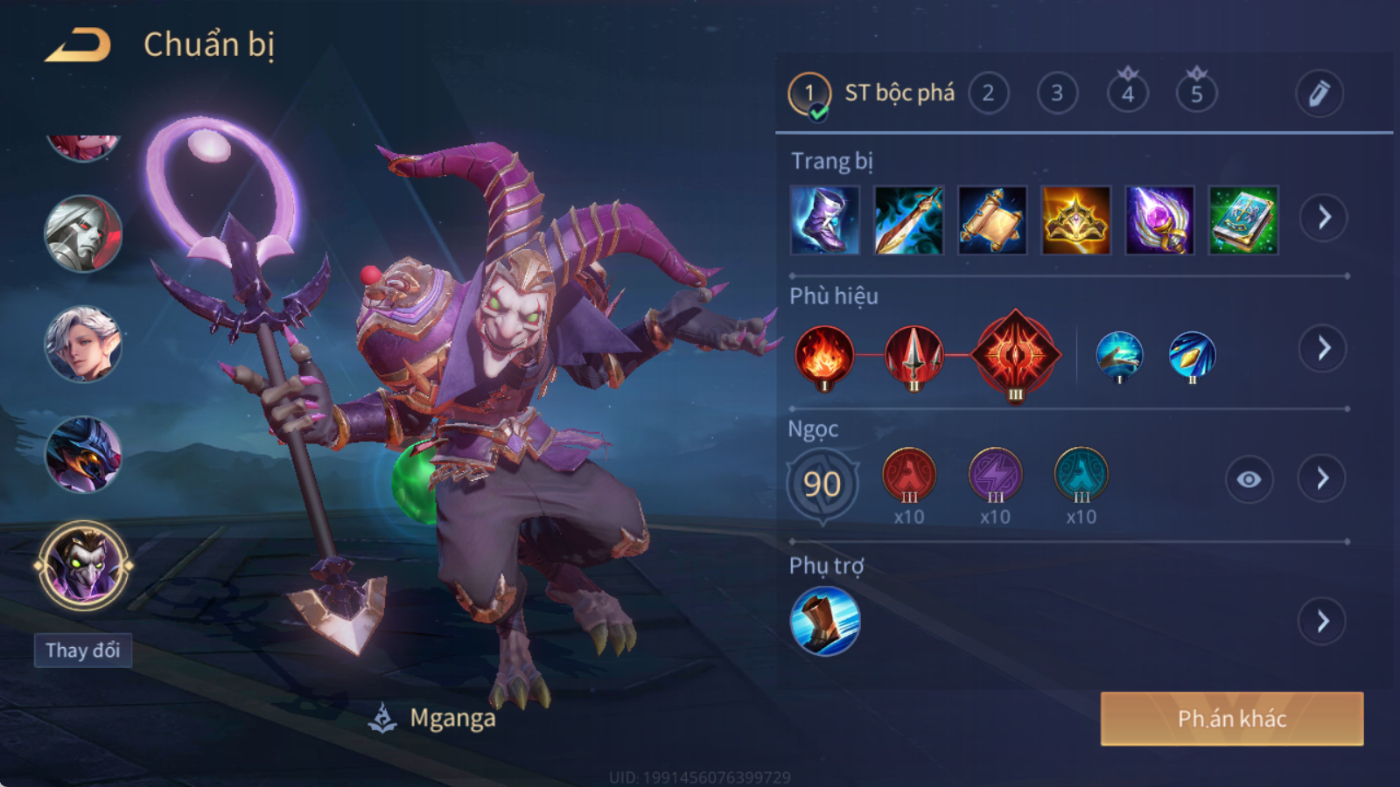Click the Phản khác button
The width and height of the screenshot is (1400, 787).
point(1232,719)
